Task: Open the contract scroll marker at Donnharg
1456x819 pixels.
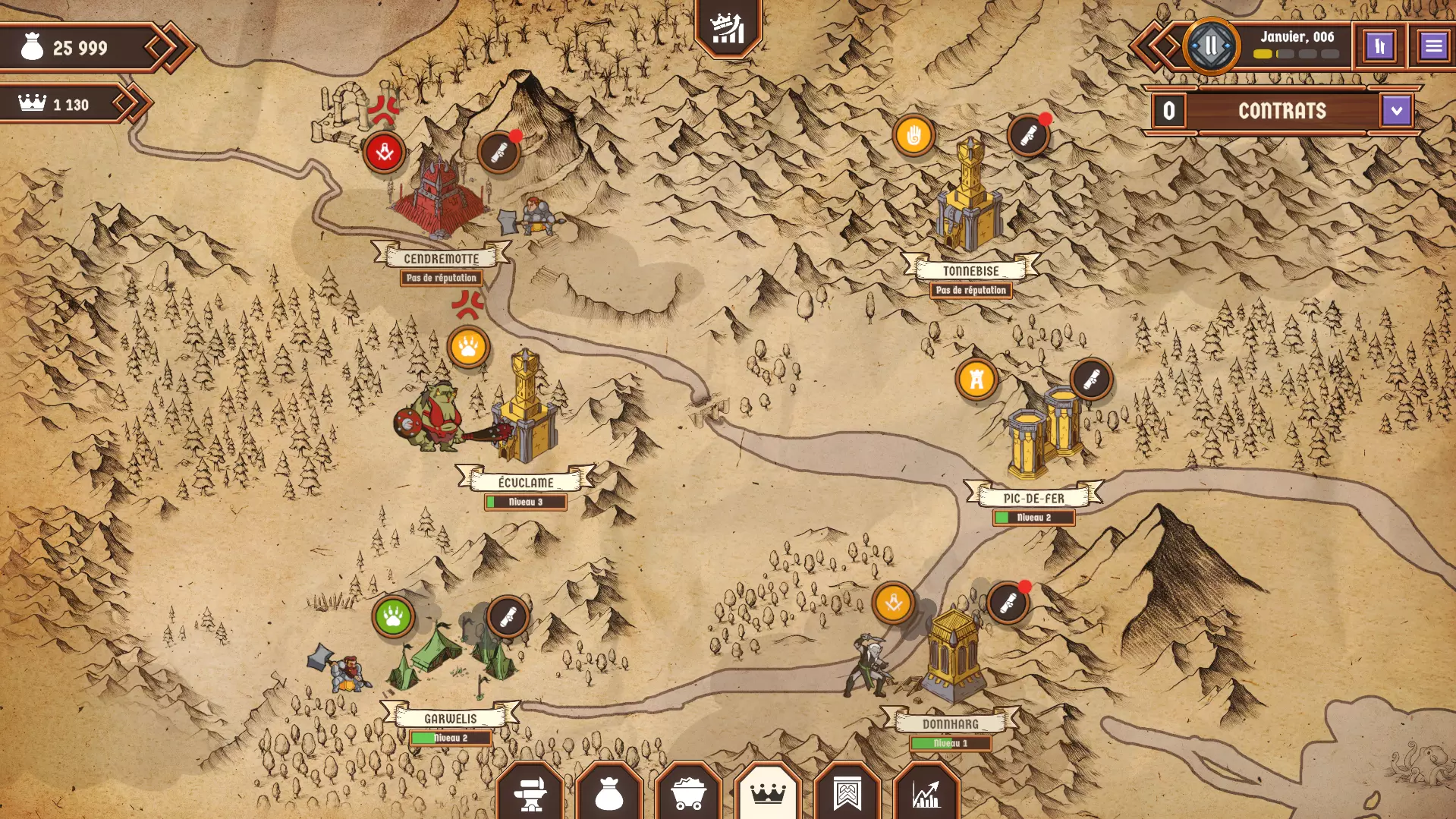Action: pyautogui.click(x=1008, y=603)
